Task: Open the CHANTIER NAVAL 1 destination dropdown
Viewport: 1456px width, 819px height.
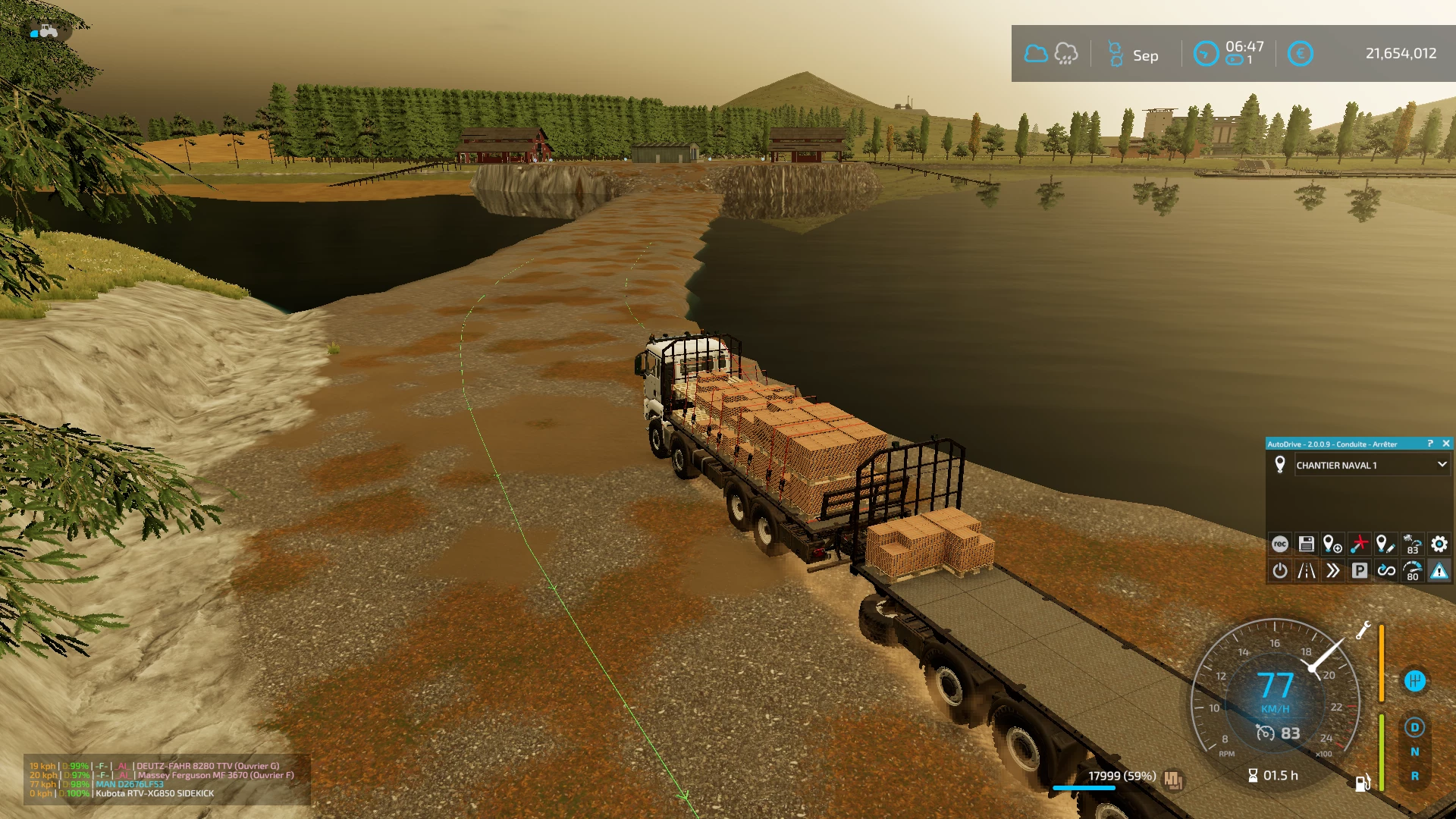Action: pyautogui.click(x=1442, y=465)
